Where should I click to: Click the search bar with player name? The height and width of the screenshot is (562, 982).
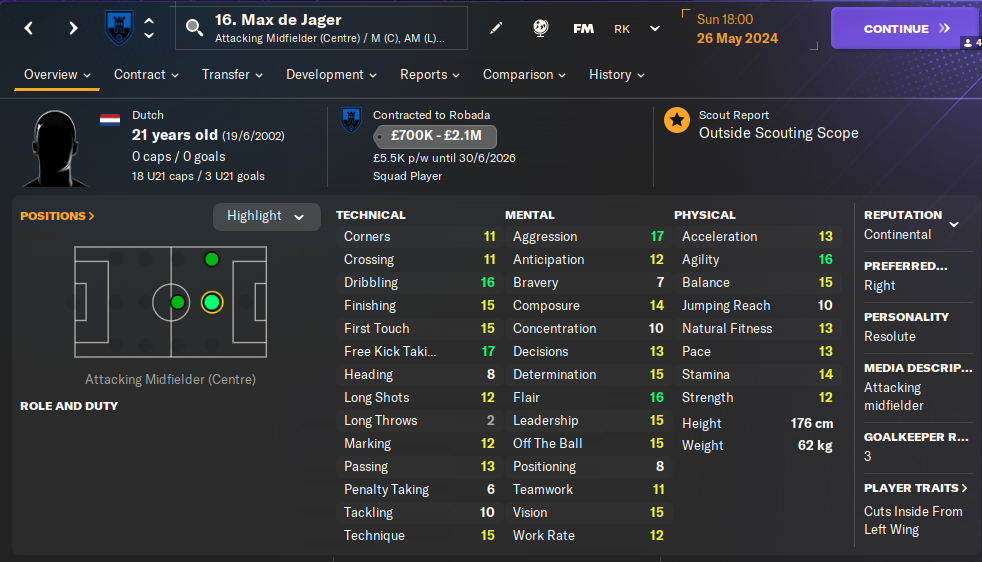pos(322,29)
